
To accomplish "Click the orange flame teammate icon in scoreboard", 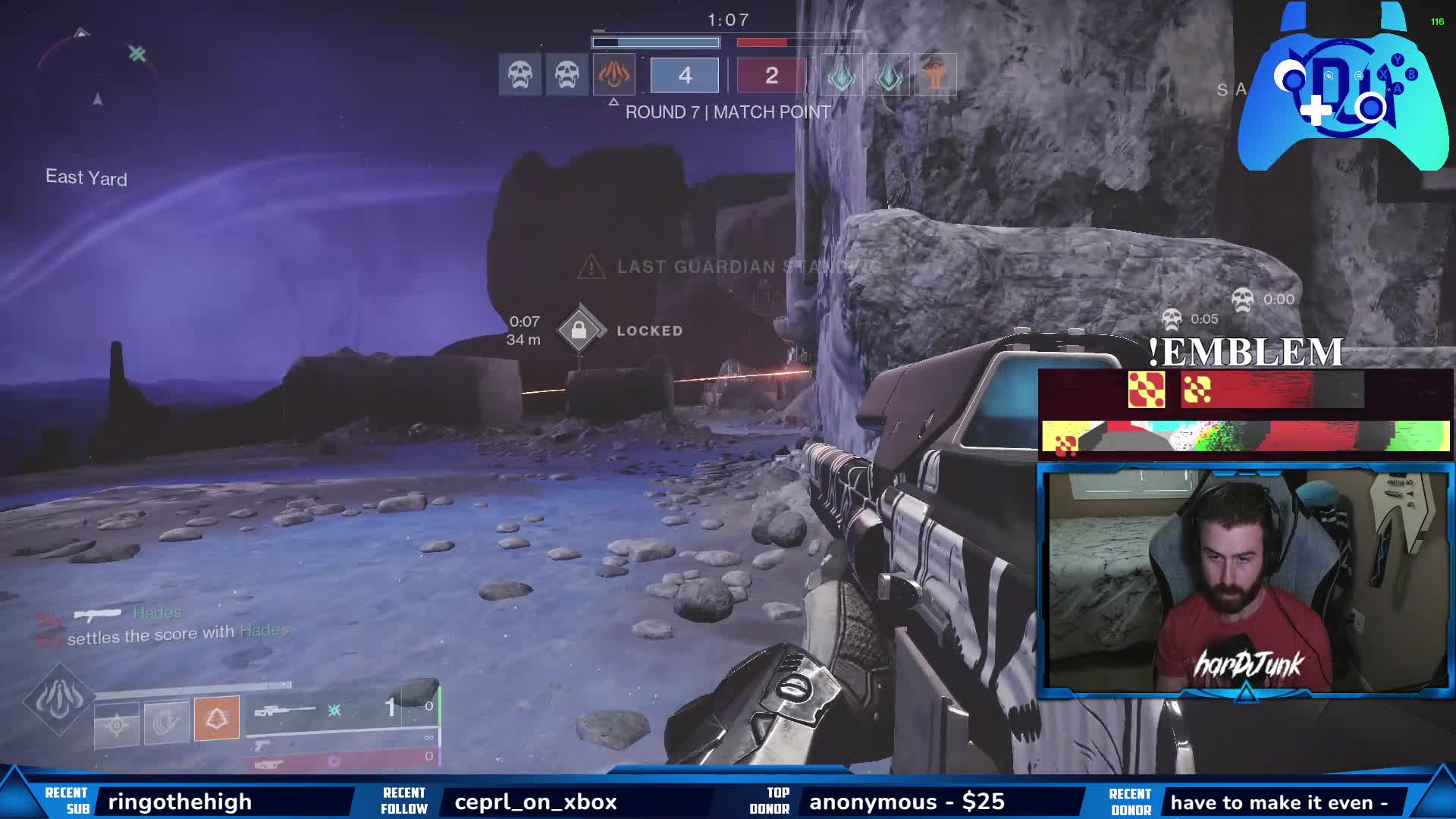I will coord(613,75).
